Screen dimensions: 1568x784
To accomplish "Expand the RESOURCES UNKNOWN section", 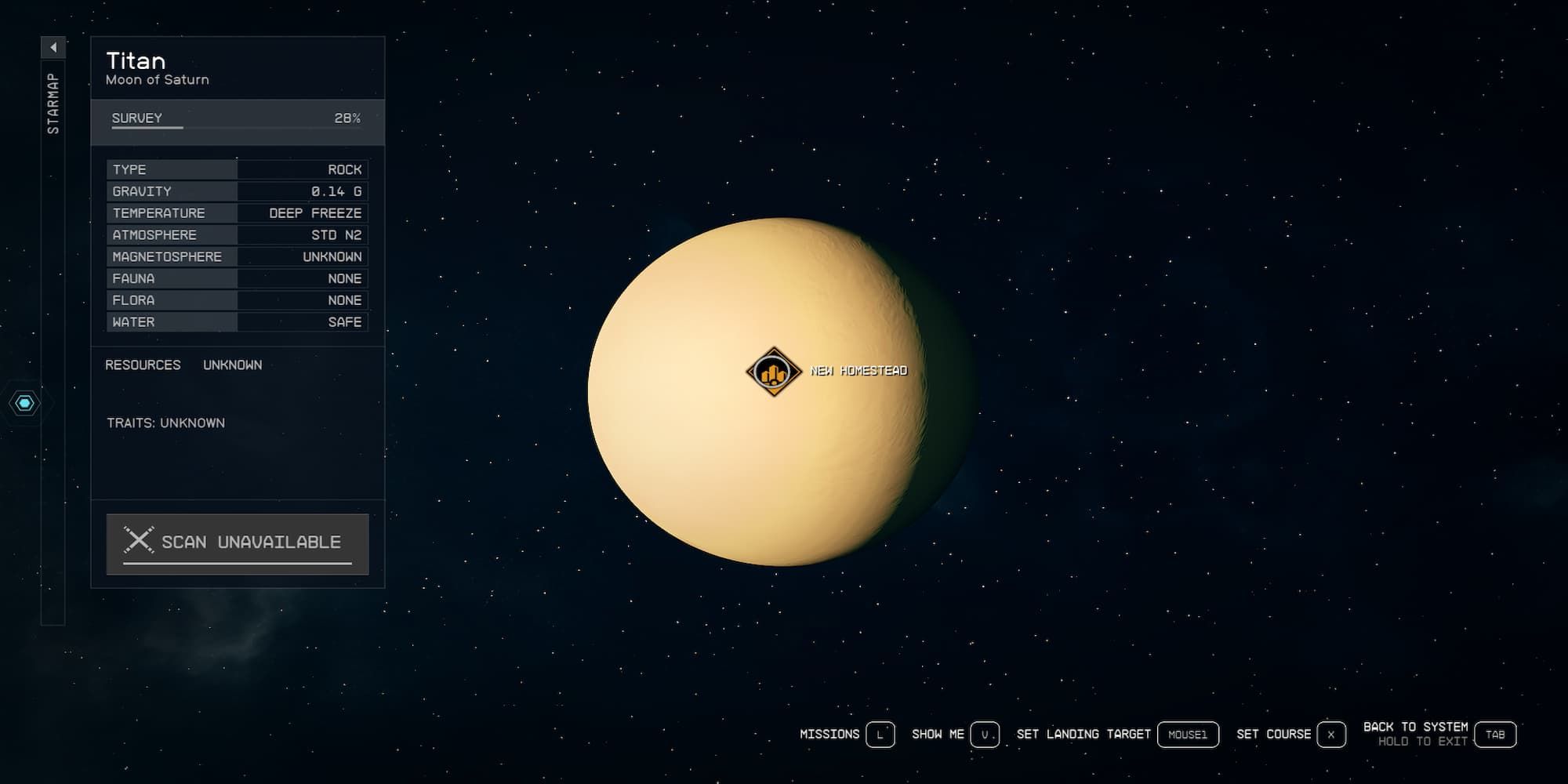I will 184,365.
